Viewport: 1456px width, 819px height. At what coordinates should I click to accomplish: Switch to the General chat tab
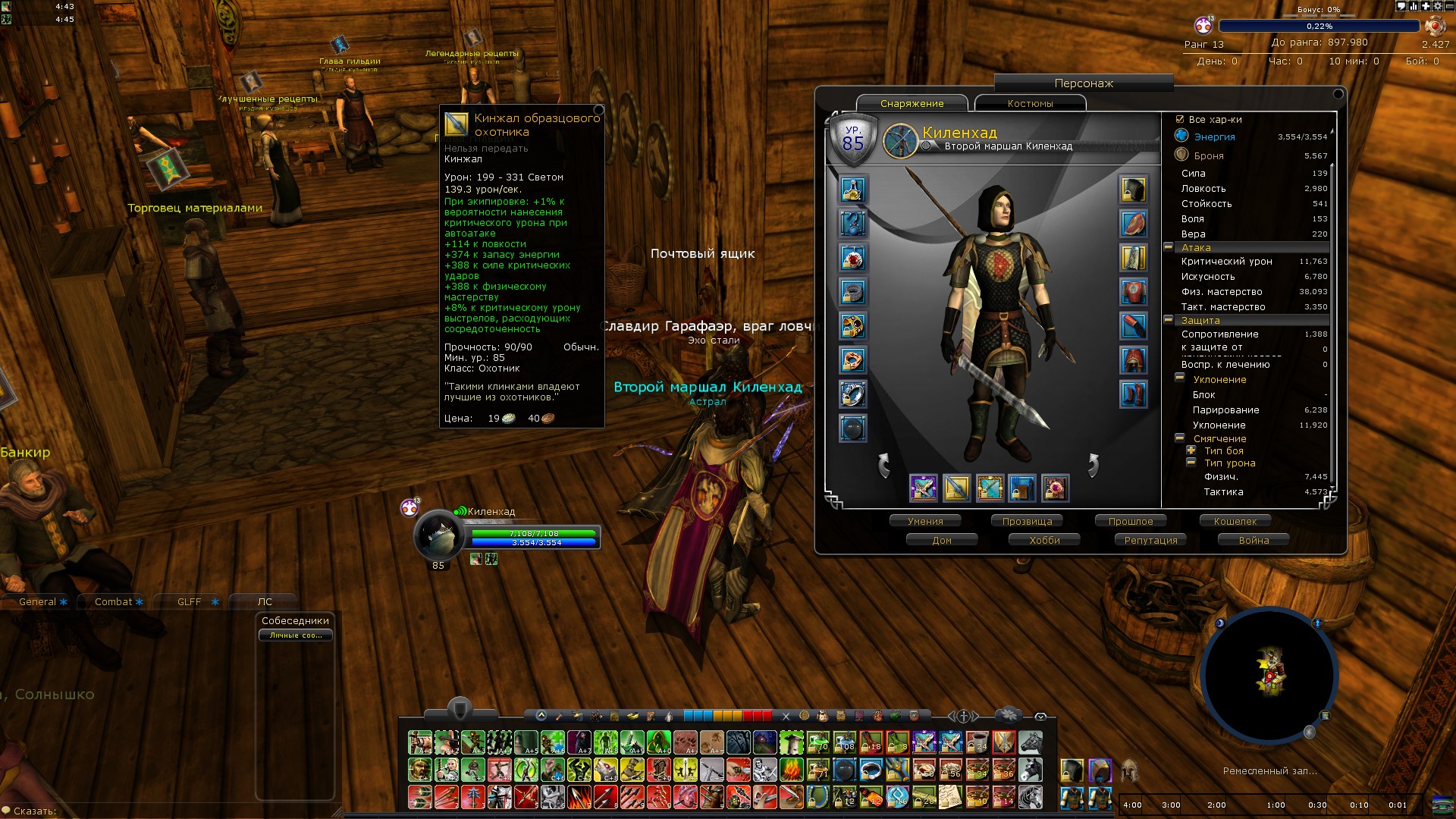[x=38, y=601]
